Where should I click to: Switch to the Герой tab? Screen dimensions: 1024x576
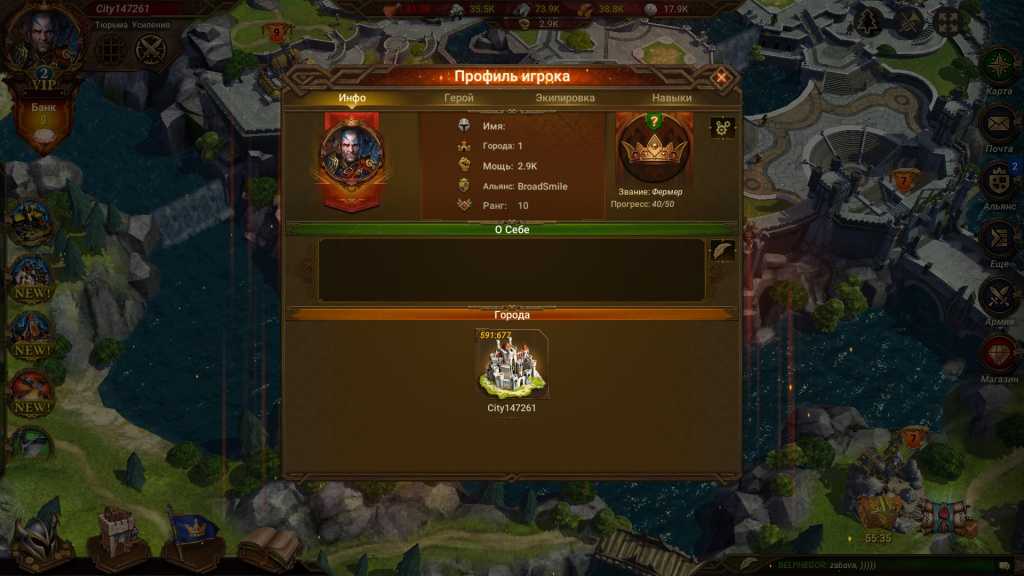click(459, 98)
